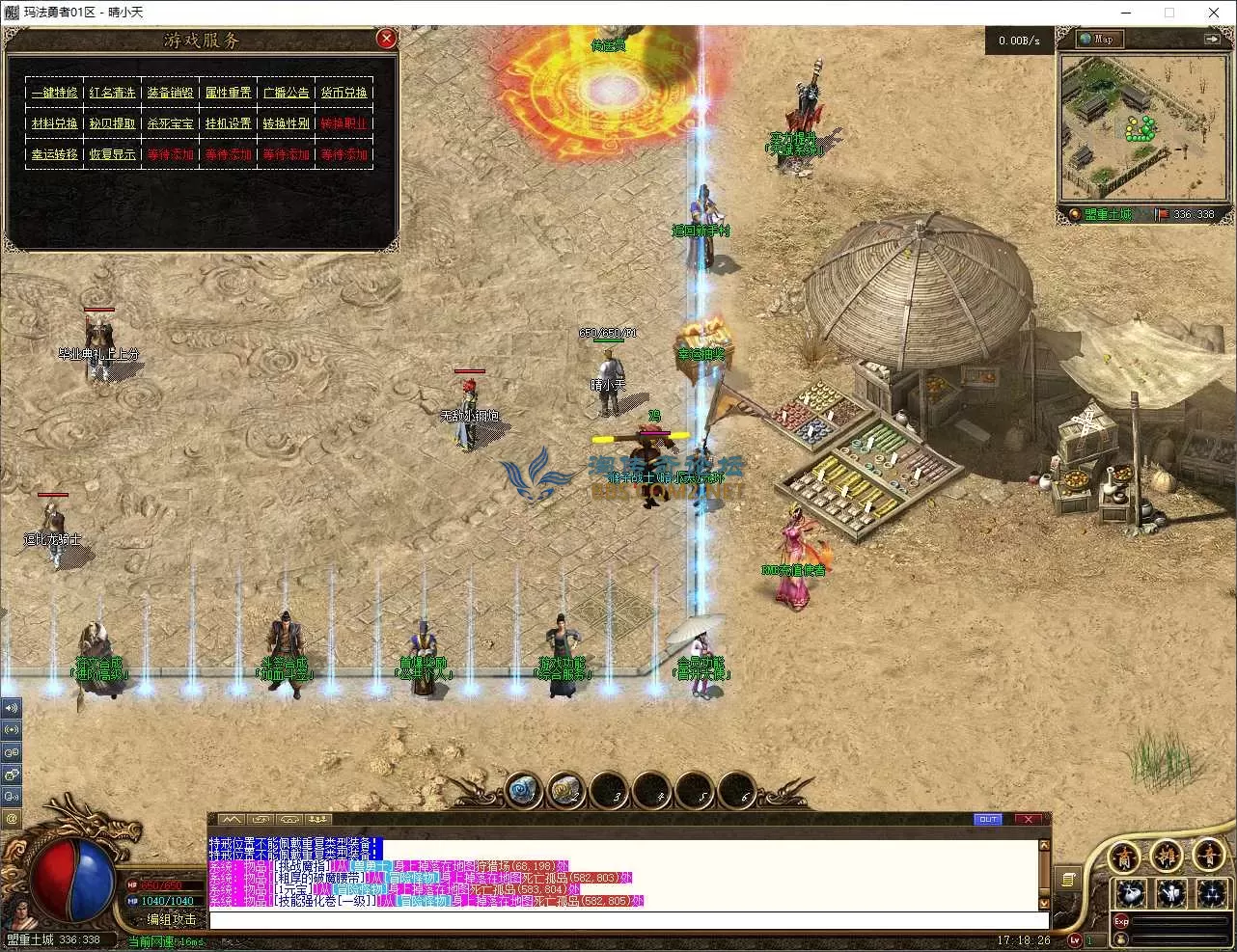Open the 装备销毁 option
The image size is (1237, 952).
tap(170, 93)
